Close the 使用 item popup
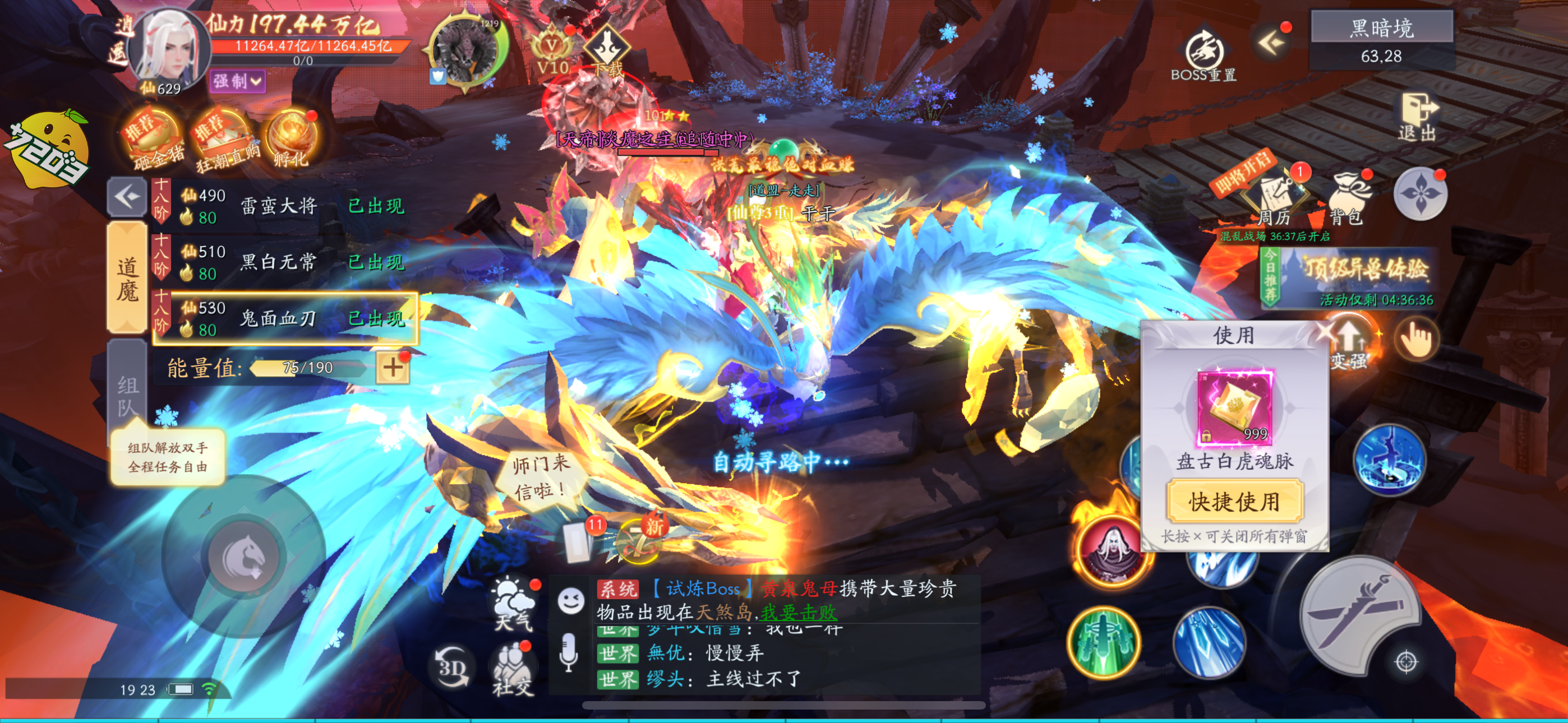Viewport: 1568px width, 723px height. [1326, 332]
